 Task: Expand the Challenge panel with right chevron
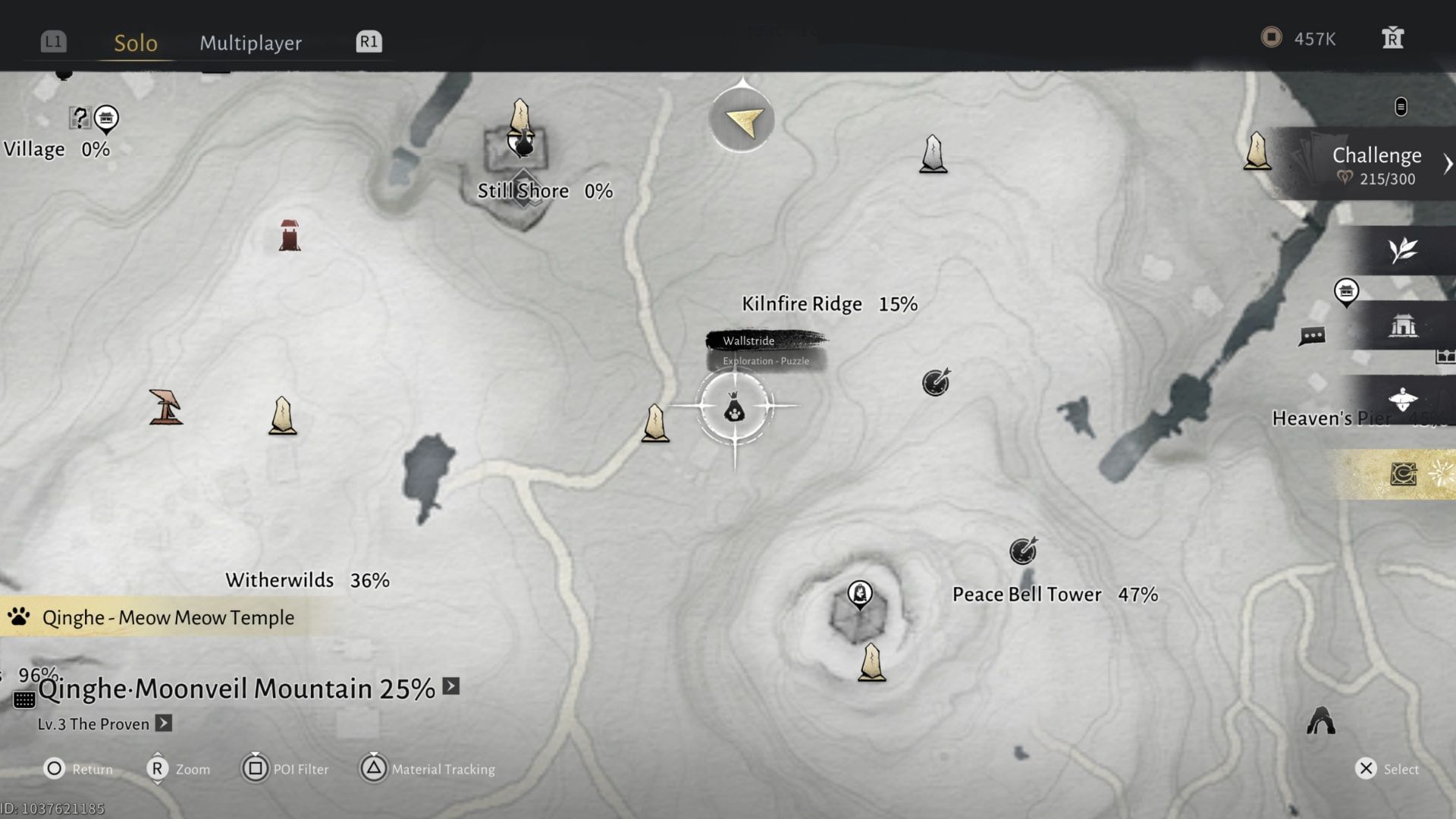tap(1448, 162)
